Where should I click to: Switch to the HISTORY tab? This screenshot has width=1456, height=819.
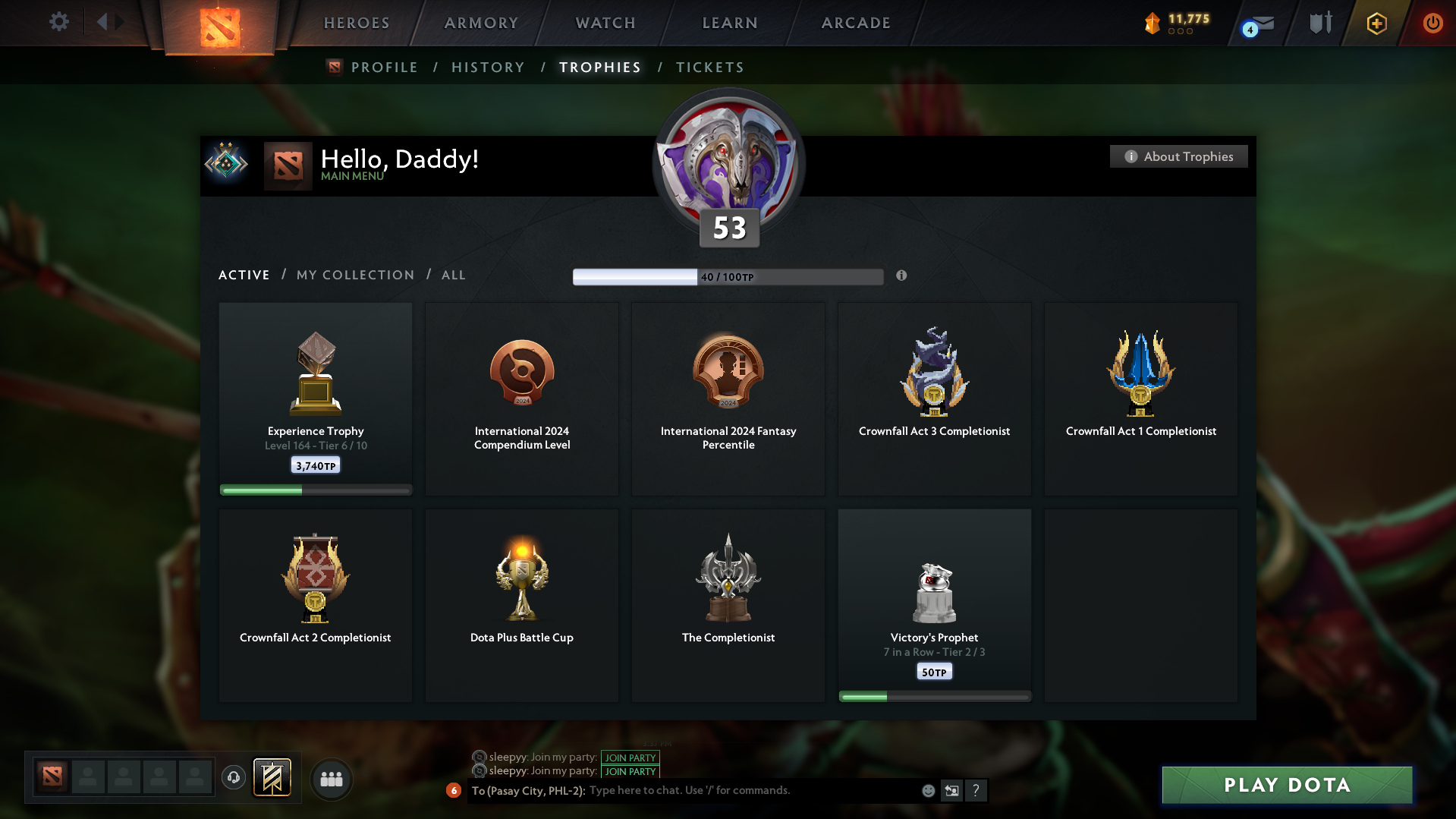pyautogui.click(x=488, y=67)
